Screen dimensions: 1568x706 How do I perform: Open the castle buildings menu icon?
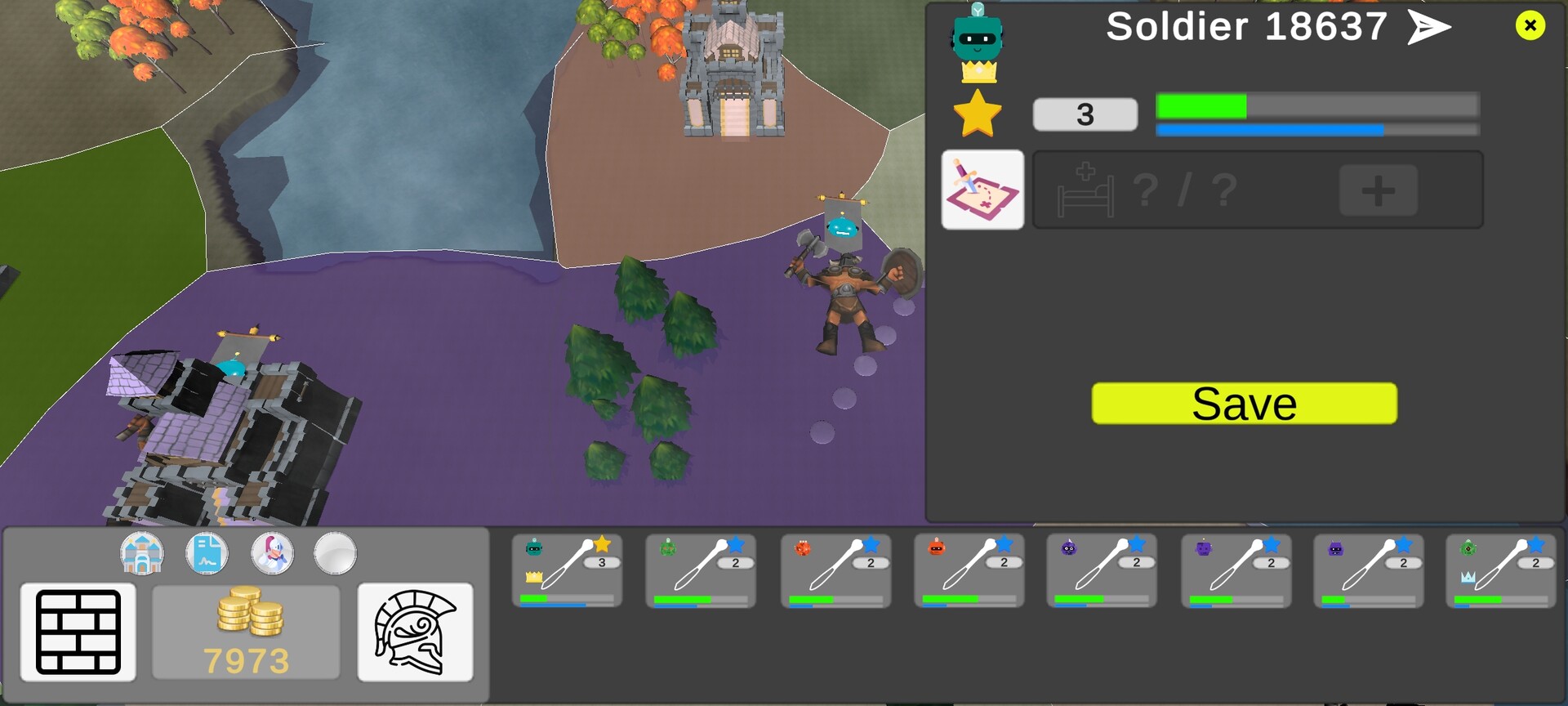(143, 553)
